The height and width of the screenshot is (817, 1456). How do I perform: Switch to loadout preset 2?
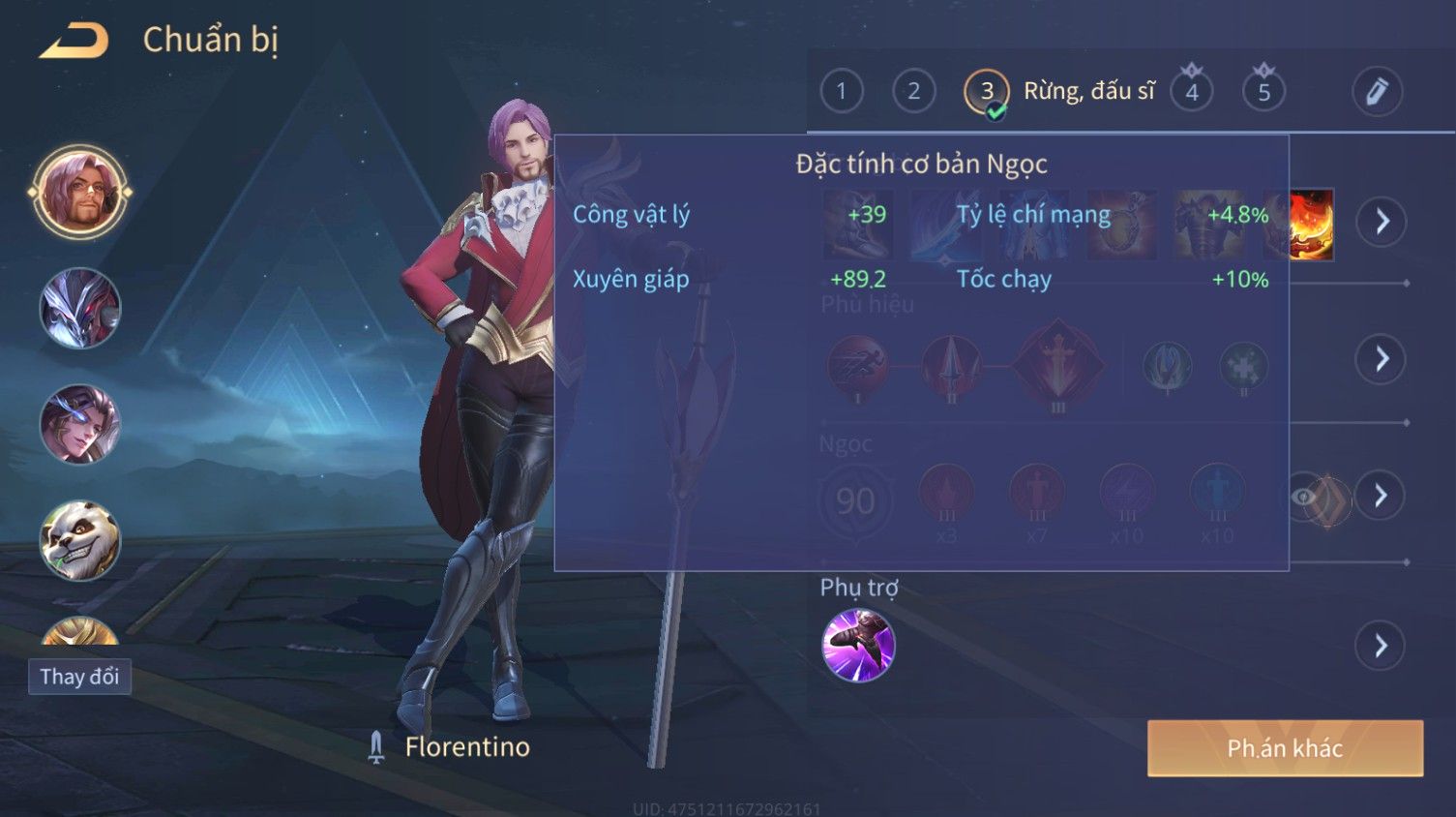click(x=913, y=92)
